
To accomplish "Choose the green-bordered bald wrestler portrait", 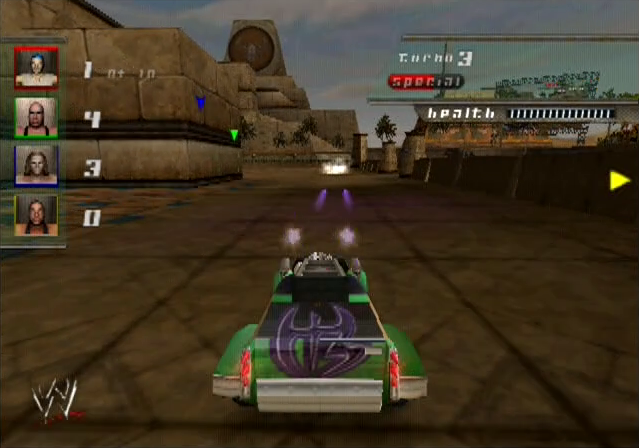I will [36, 117].
